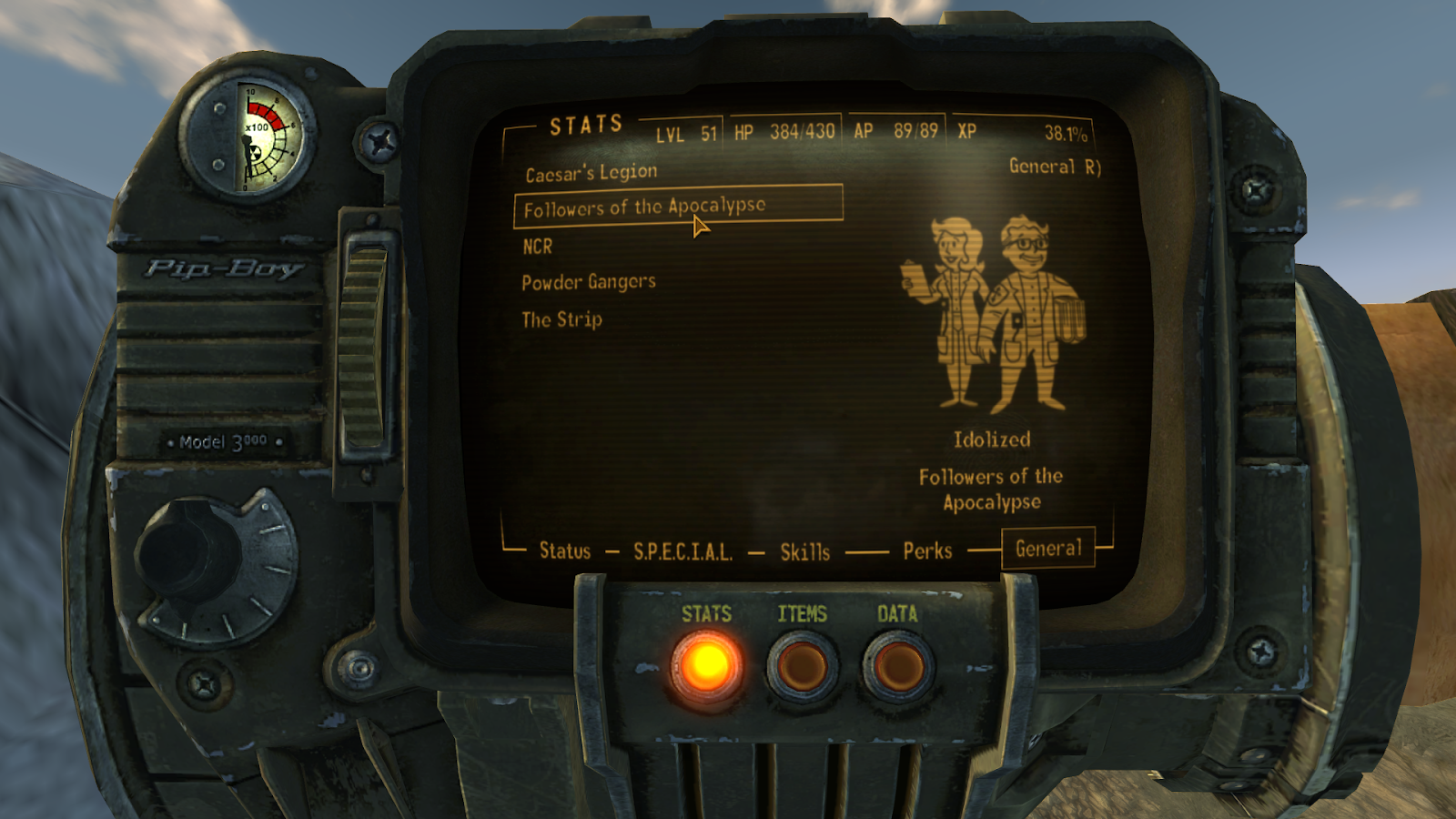Activate the glowing STATS button
This screenshot has width=1456, height=819.
[x=706, y=666]
